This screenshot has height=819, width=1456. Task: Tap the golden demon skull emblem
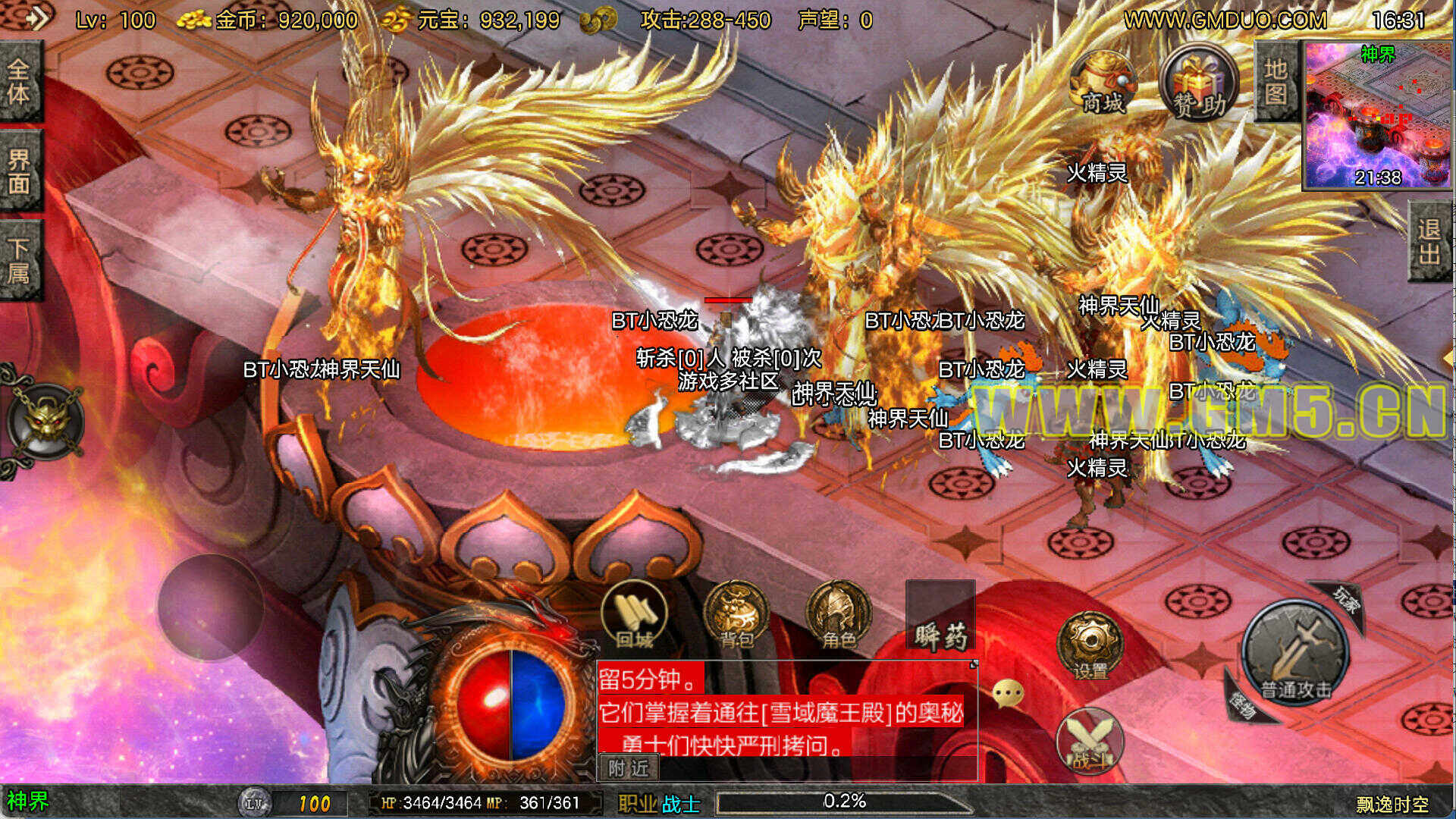click(x=47, y=422)
